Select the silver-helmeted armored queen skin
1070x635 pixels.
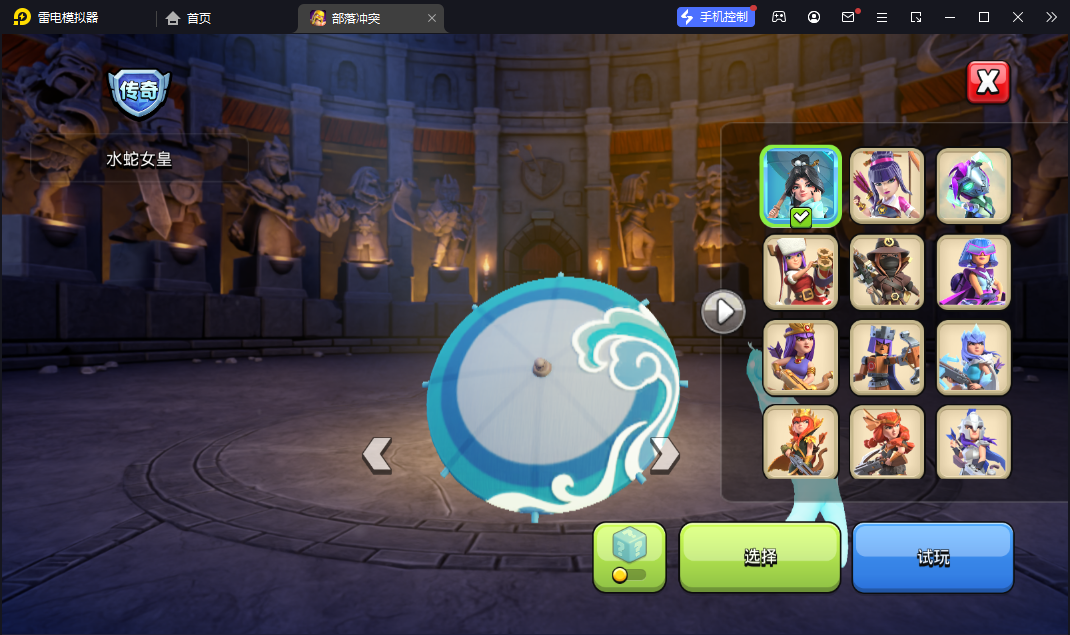point(973,442)
